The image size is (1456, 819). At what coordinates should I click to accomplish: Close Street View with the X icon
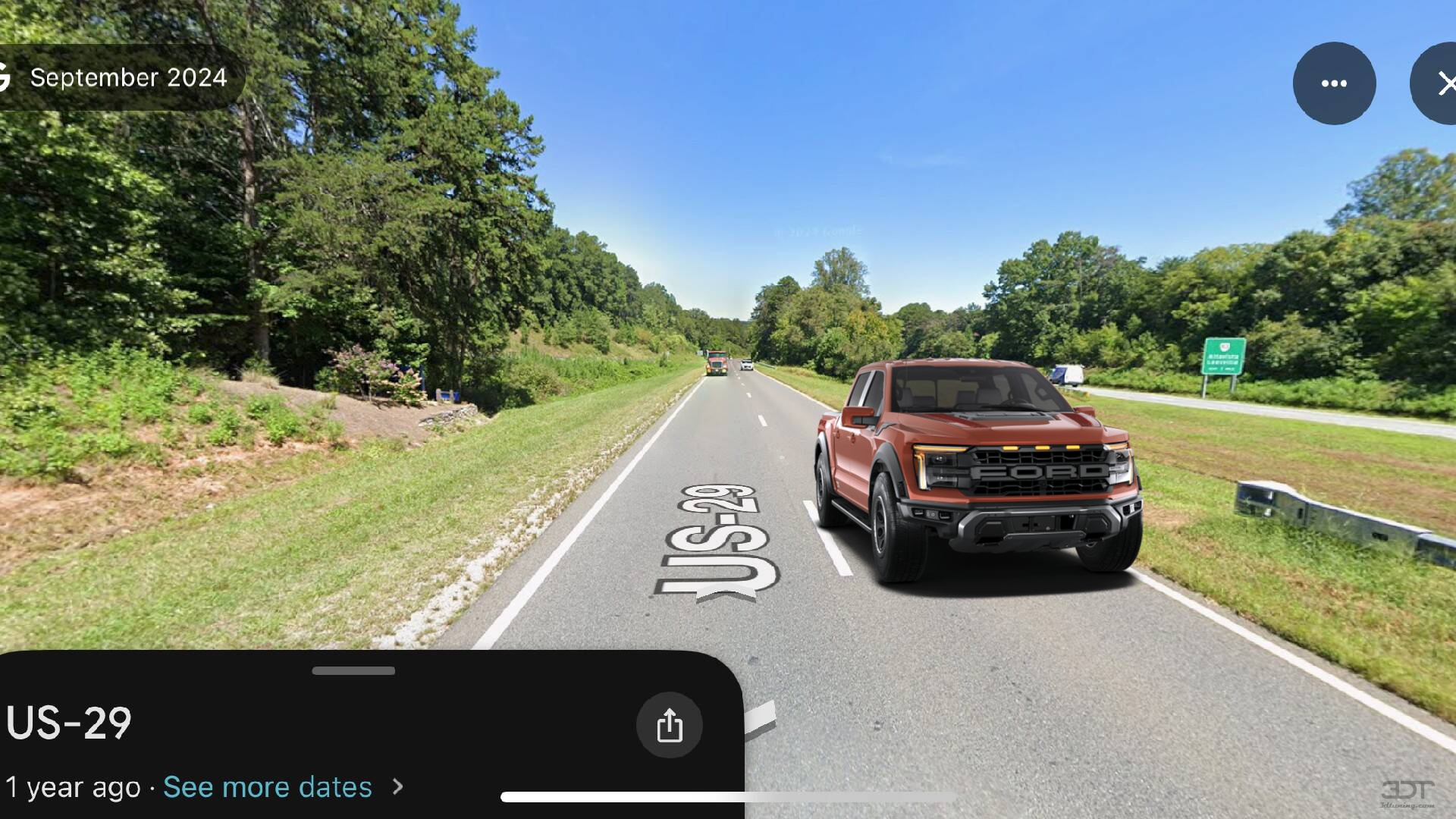click(1448, 83)
